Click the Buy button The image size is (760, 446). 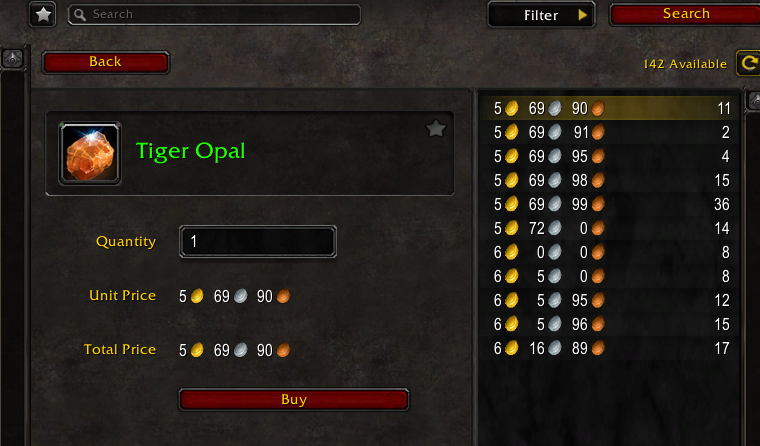tap(294, 400)
